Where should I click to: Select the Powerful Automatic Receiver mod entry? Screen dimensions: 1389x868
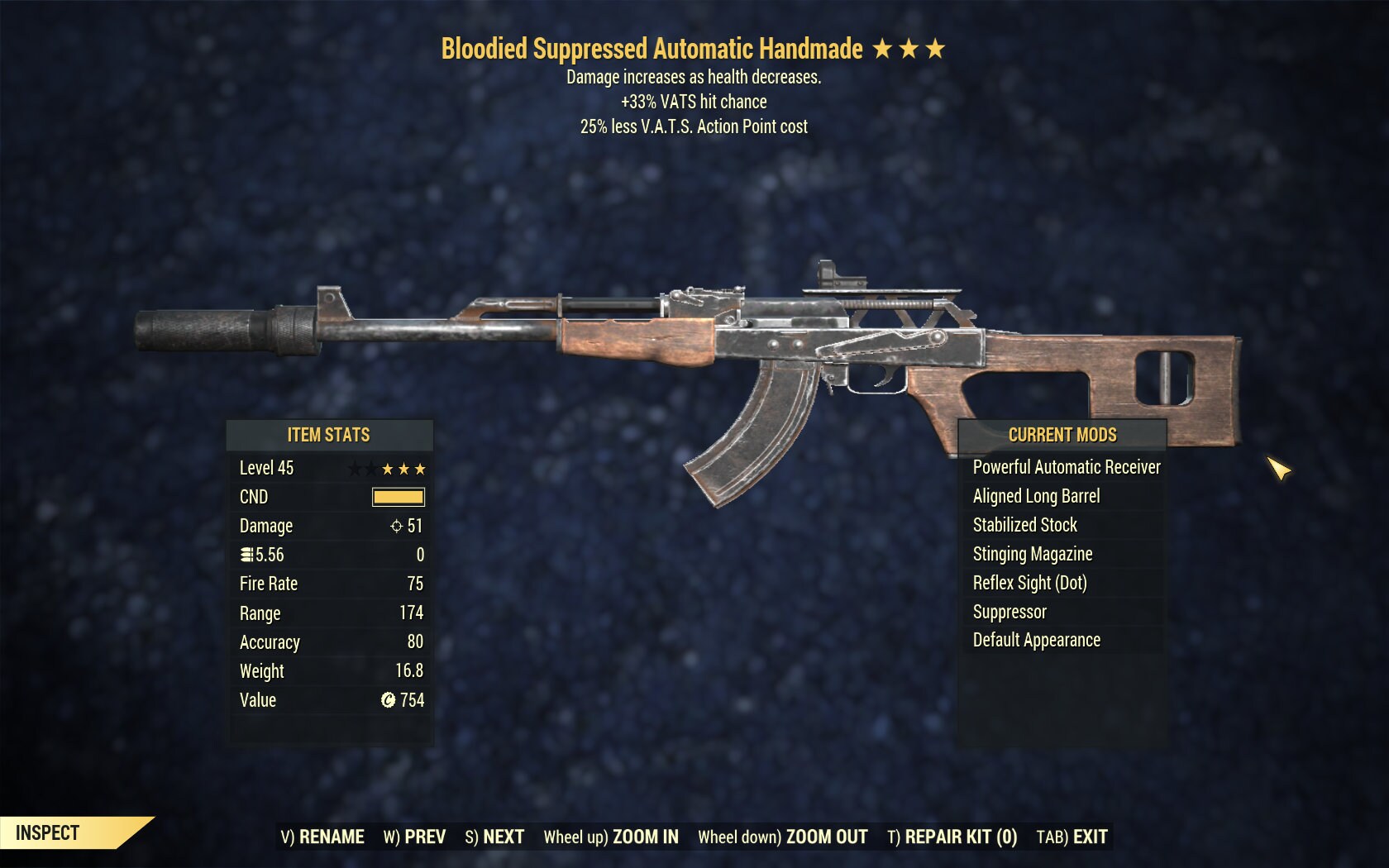[x=1065, y=467]
